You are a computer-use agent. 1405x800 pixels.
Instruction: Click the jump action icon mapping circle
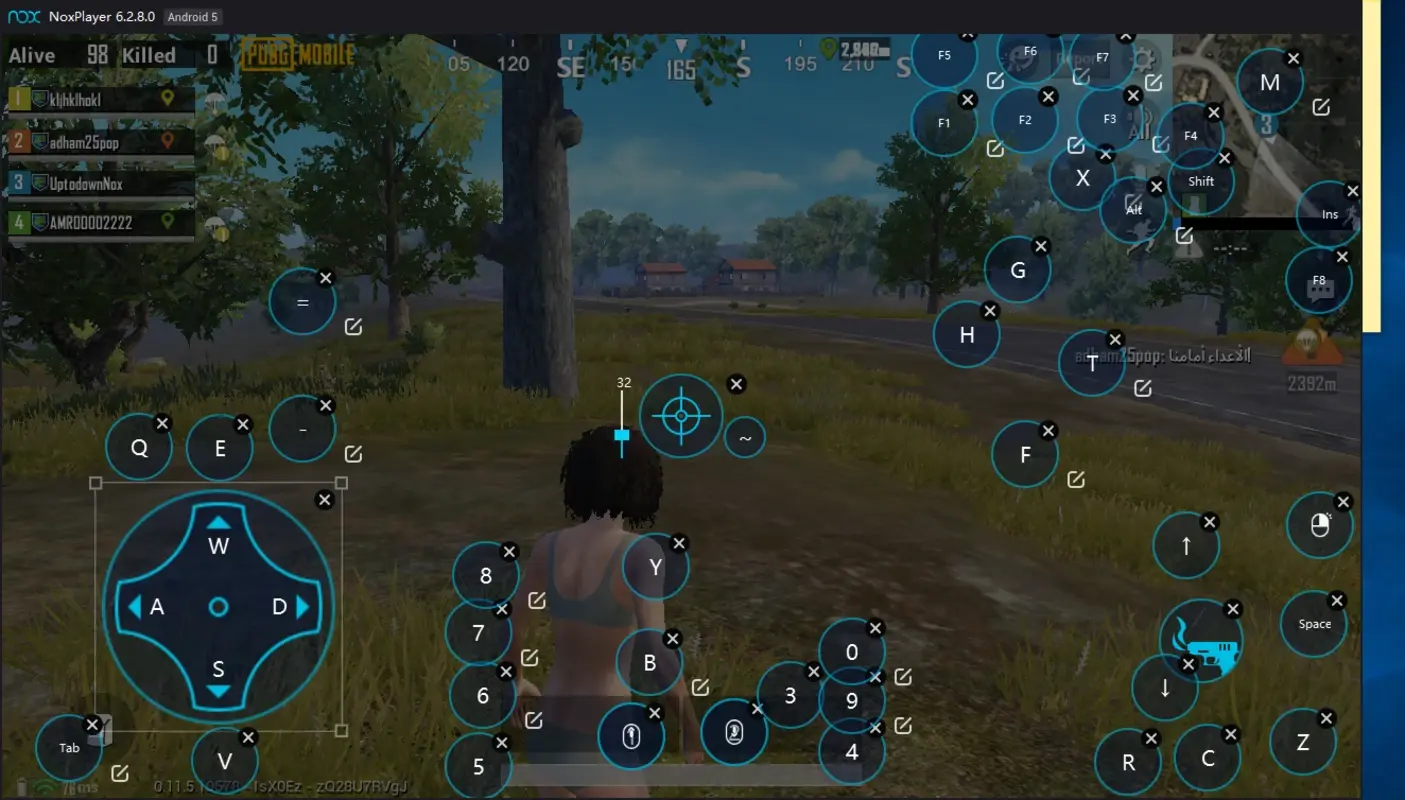631,735
